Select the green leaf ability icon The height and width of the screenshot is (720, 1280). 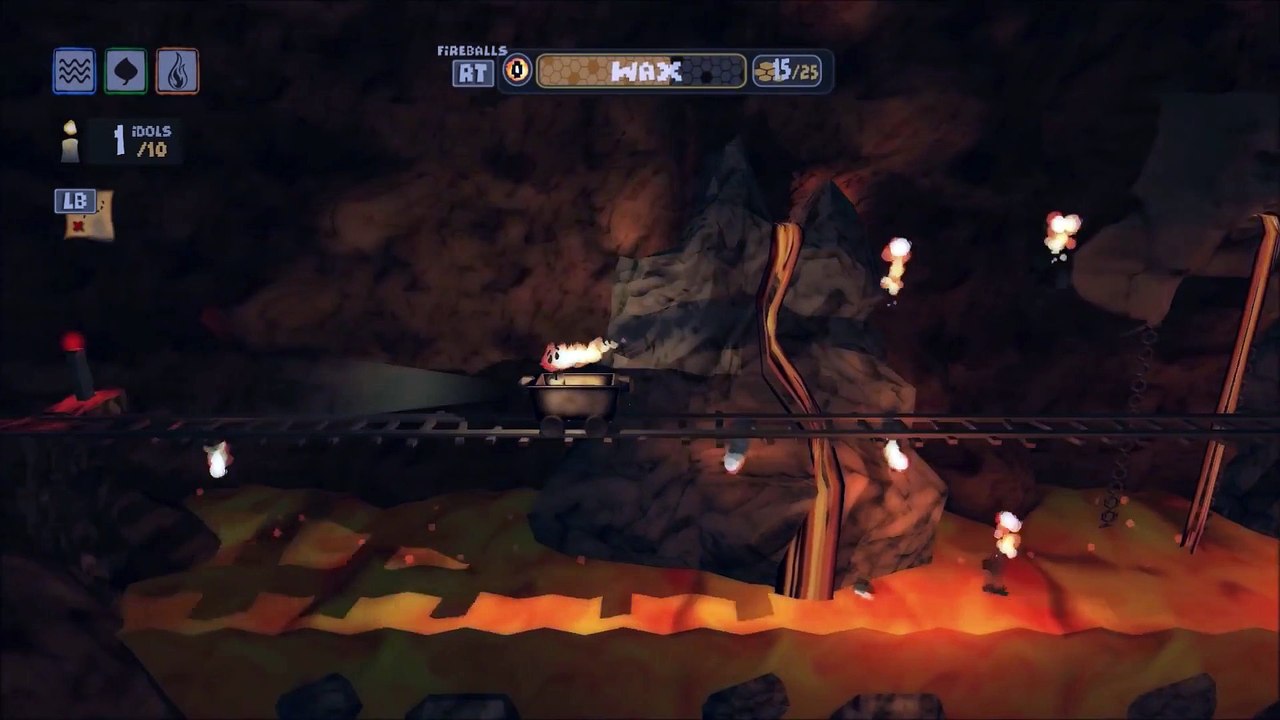point(126,71)
